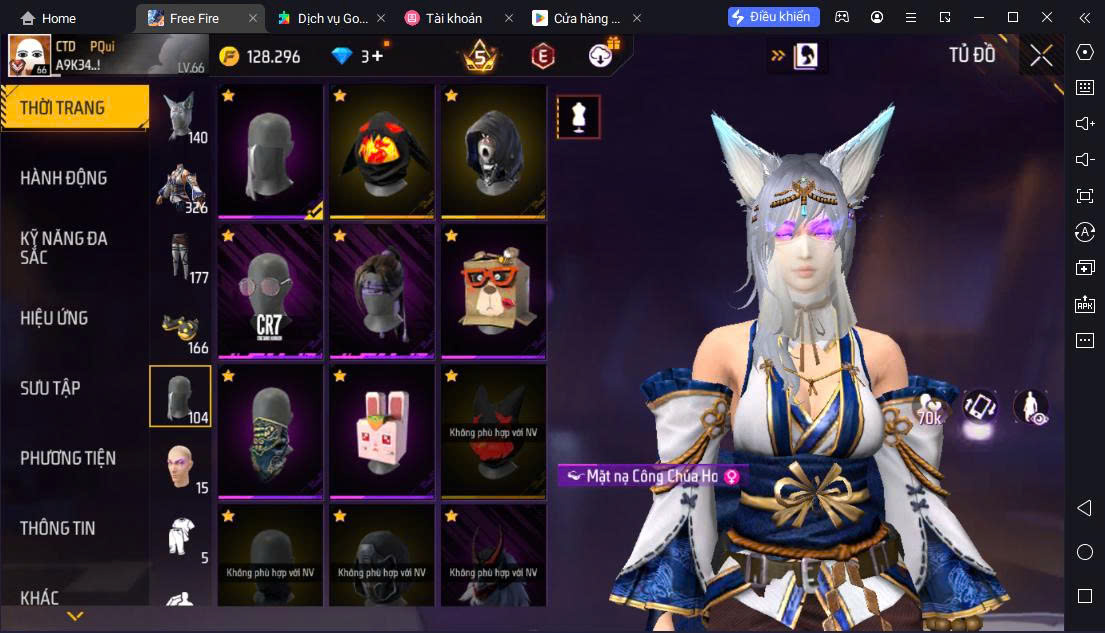
Task: Open the Hành Động category
Action: tap(64, 178)
